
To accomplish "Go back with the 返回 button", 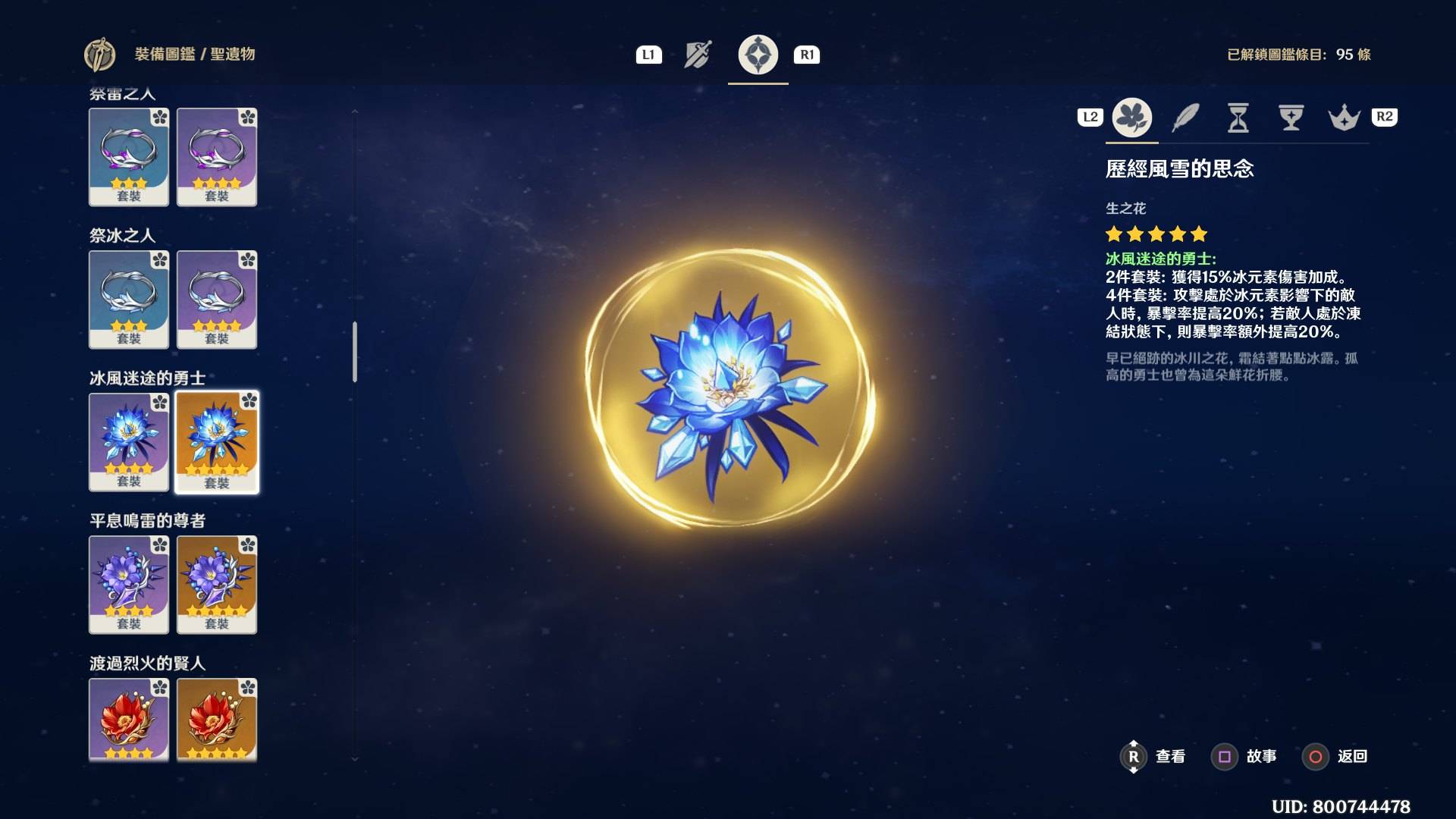I will (1339, 756).
